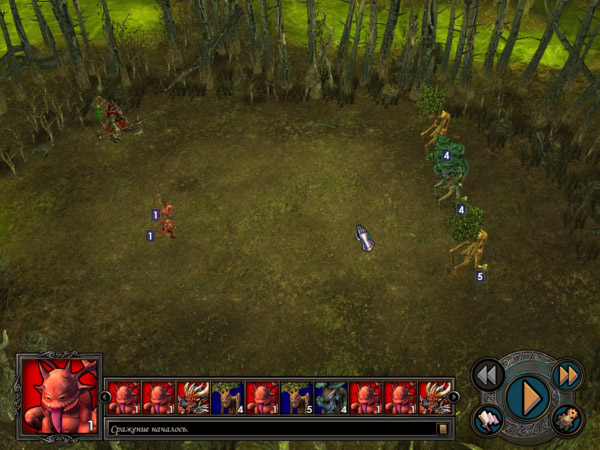Pick the brown treant portrait with count 4
Image resolution: width=600 pixels, height=450 pixels.
tap(227, 397)
